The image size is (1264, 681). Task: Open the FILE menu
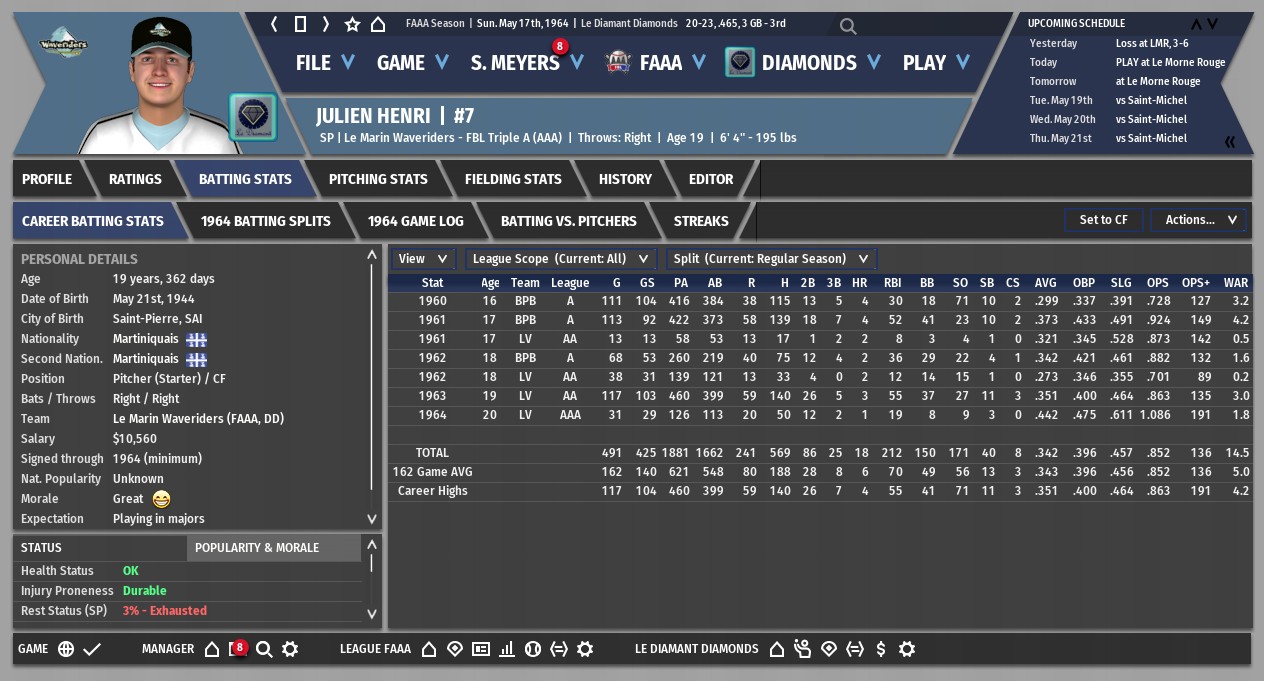pos(324,63)
